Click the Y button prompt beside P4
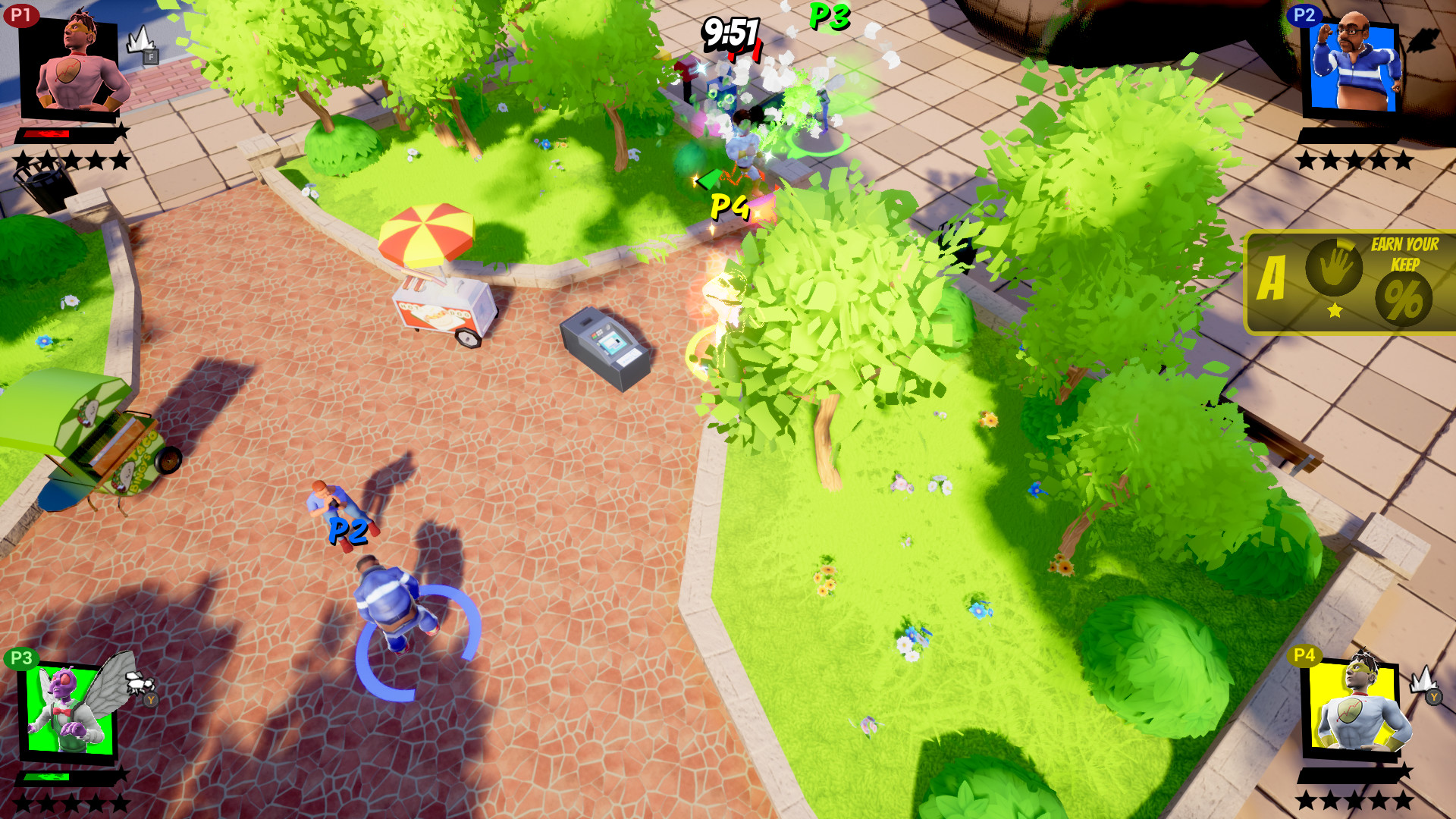 (x=1435, y=697)
